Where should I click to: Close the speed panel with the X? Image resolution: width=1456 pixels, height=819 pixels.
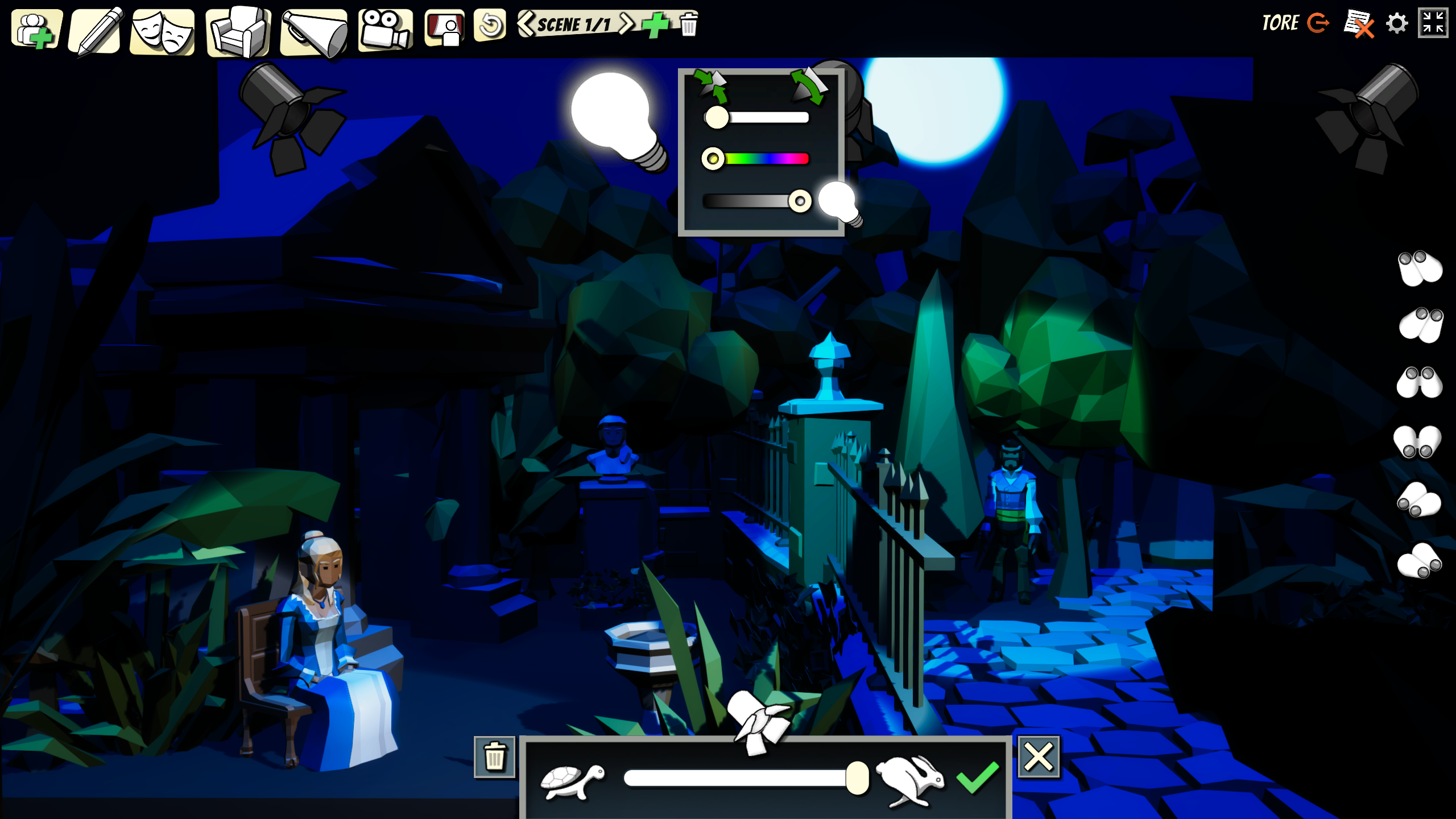[1039, 757]
